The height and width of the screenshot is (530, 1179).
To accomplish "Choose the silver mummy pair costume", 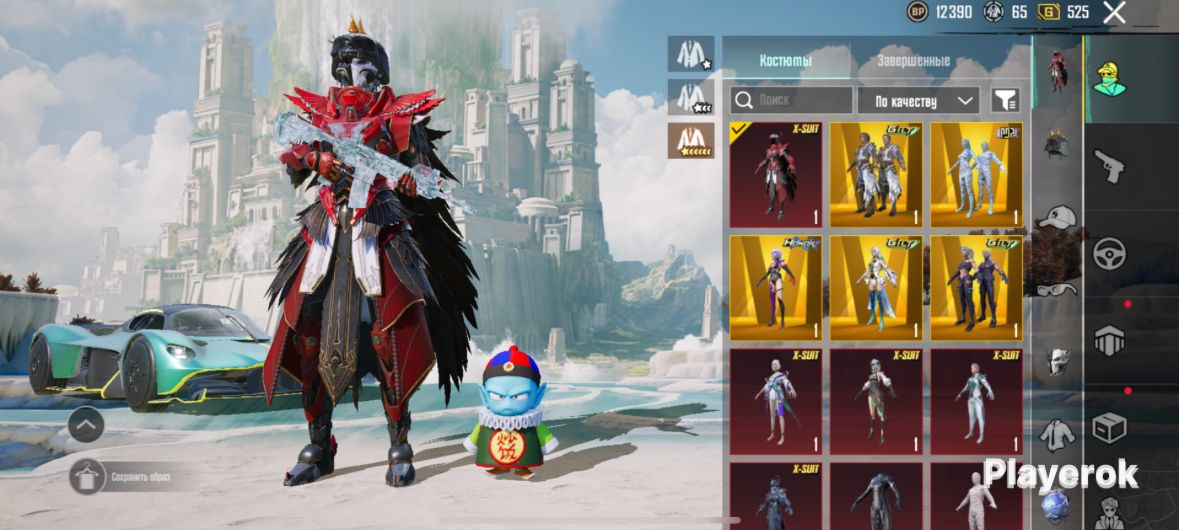I will (x=976, y=175).
